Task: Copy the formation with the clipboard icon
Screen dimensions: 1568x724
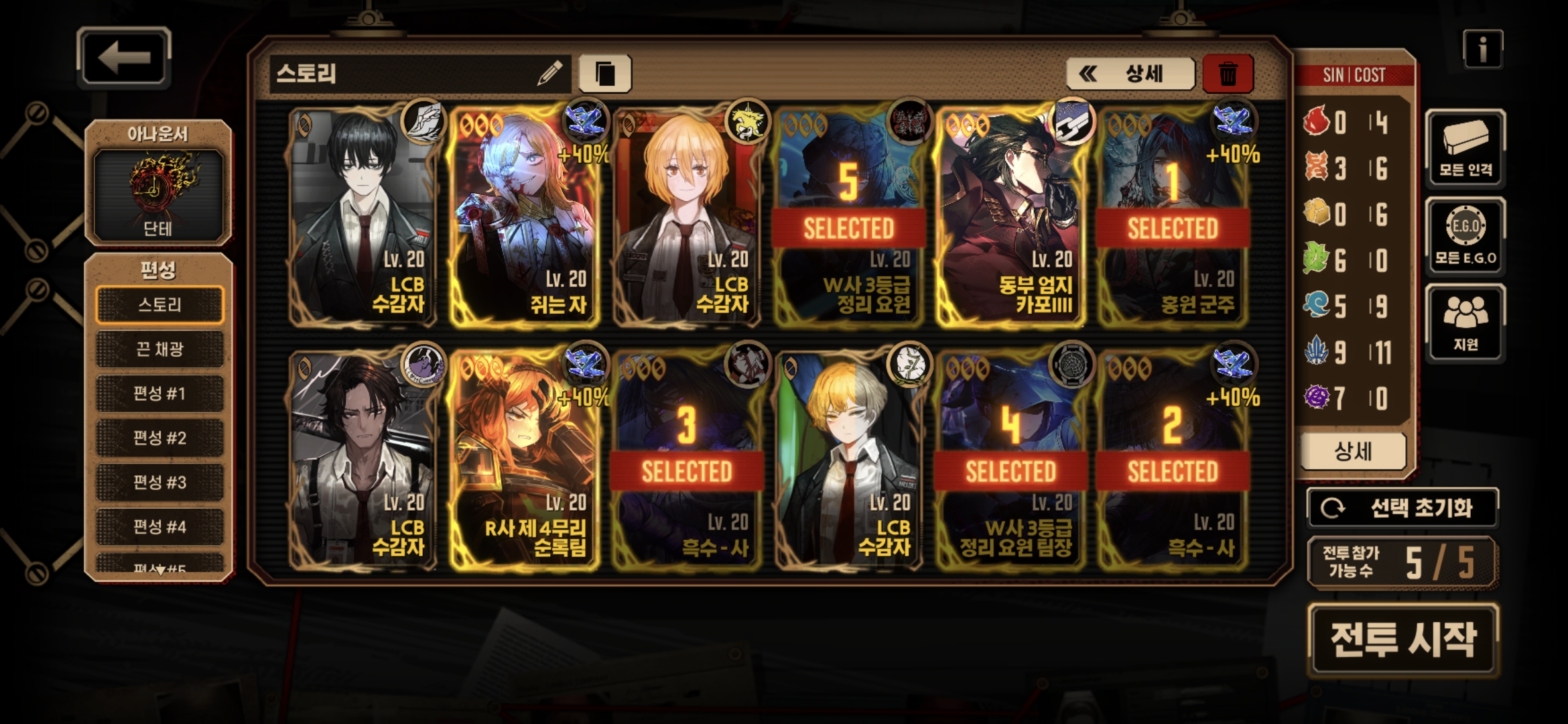Action: pyautogui.click(x=604, y=73)
